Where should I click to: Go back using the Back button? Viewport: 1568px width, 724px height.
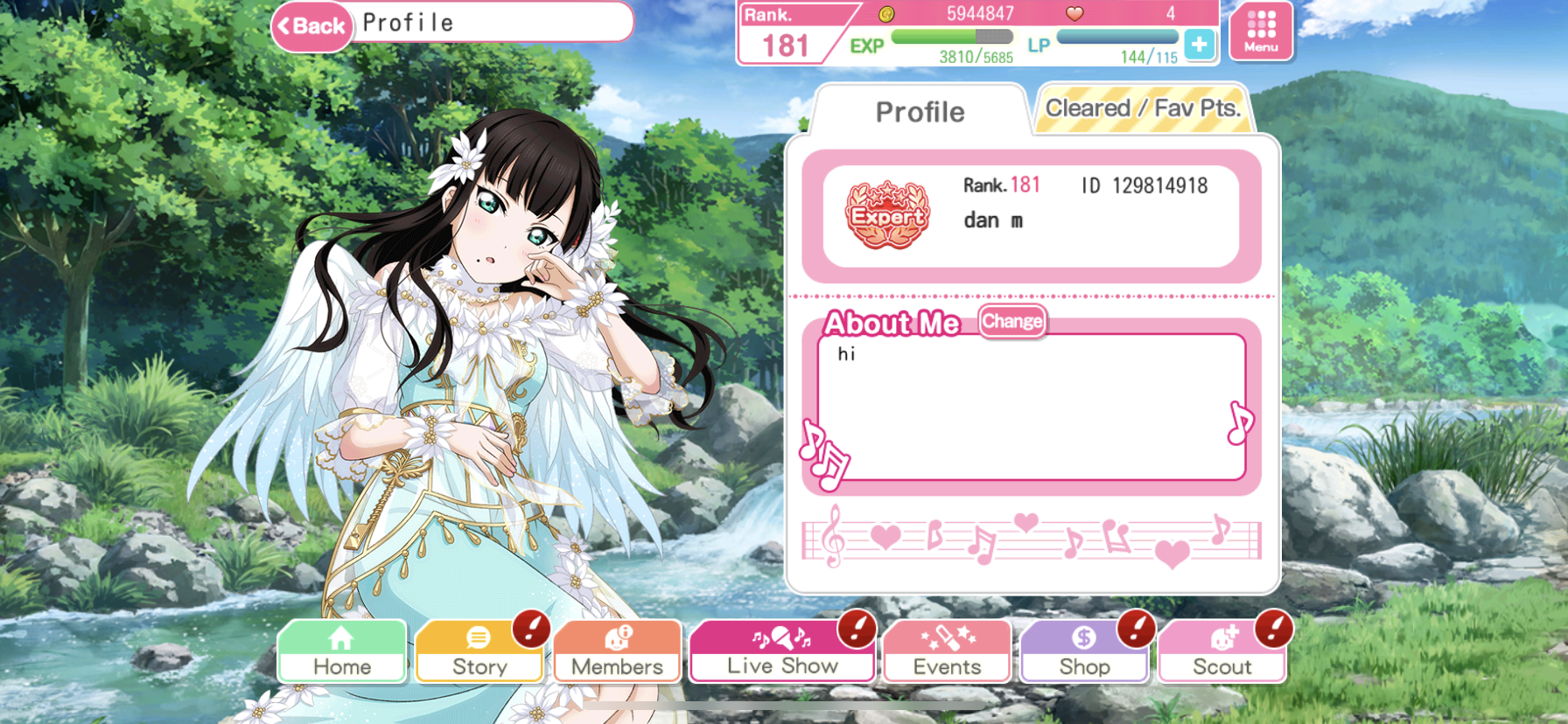pos(312,26)
